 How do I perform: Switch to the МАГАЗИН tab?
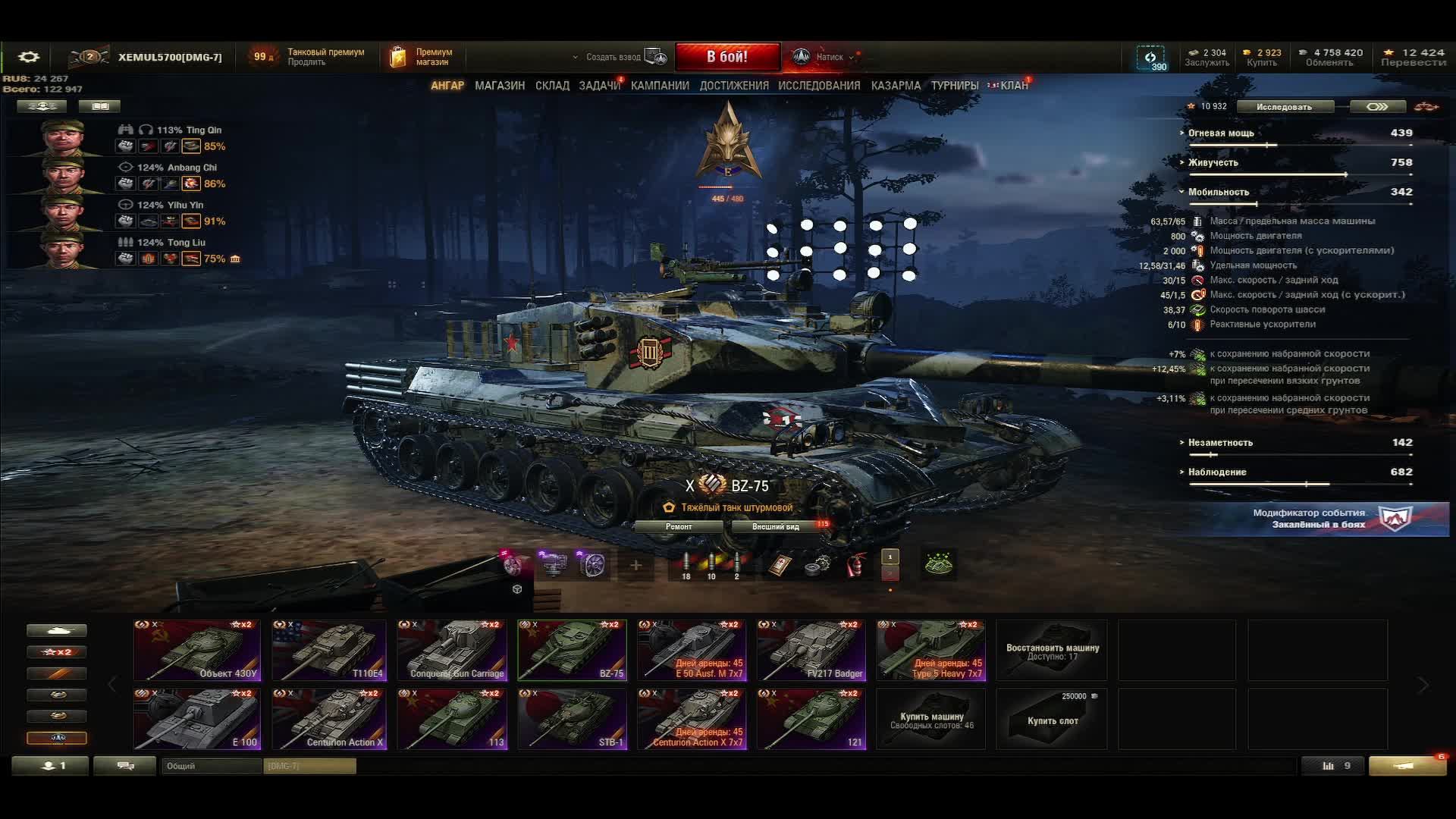(499, 86)
